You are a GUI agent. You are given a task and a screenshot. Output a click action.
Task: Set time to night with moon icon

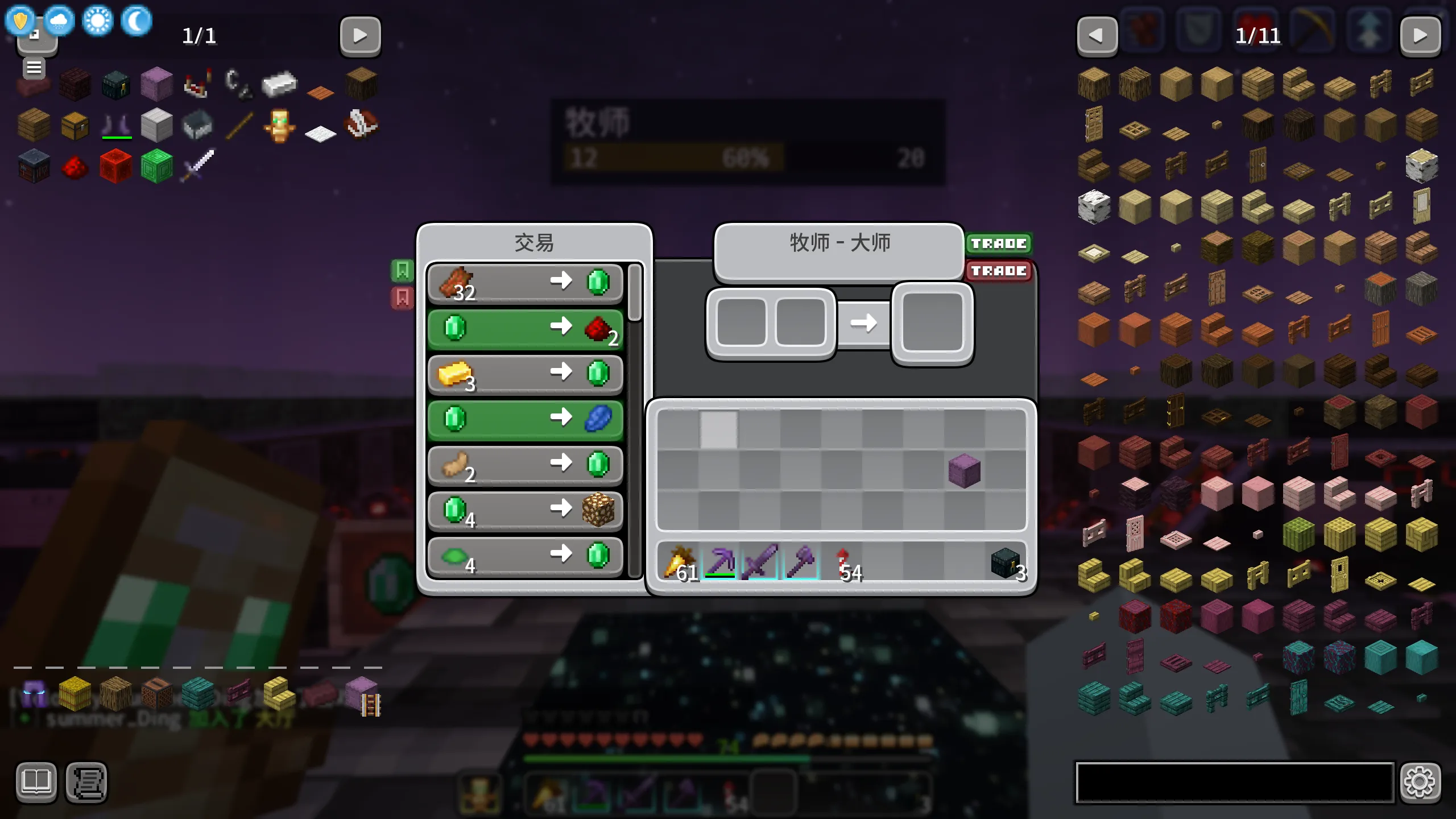136,21
